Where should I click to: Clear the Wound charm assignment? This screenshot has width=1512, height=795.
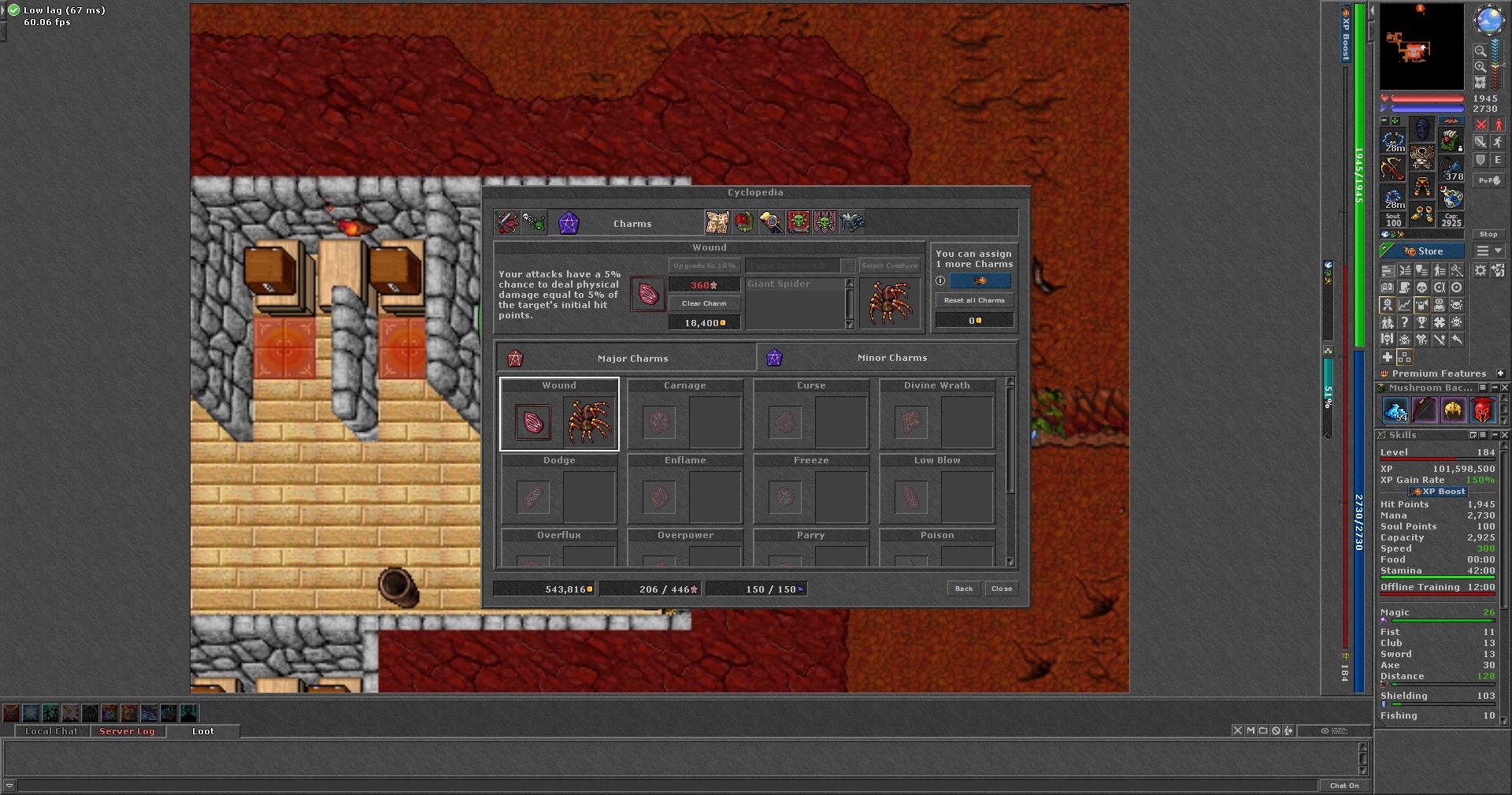(x=704, y=303)
